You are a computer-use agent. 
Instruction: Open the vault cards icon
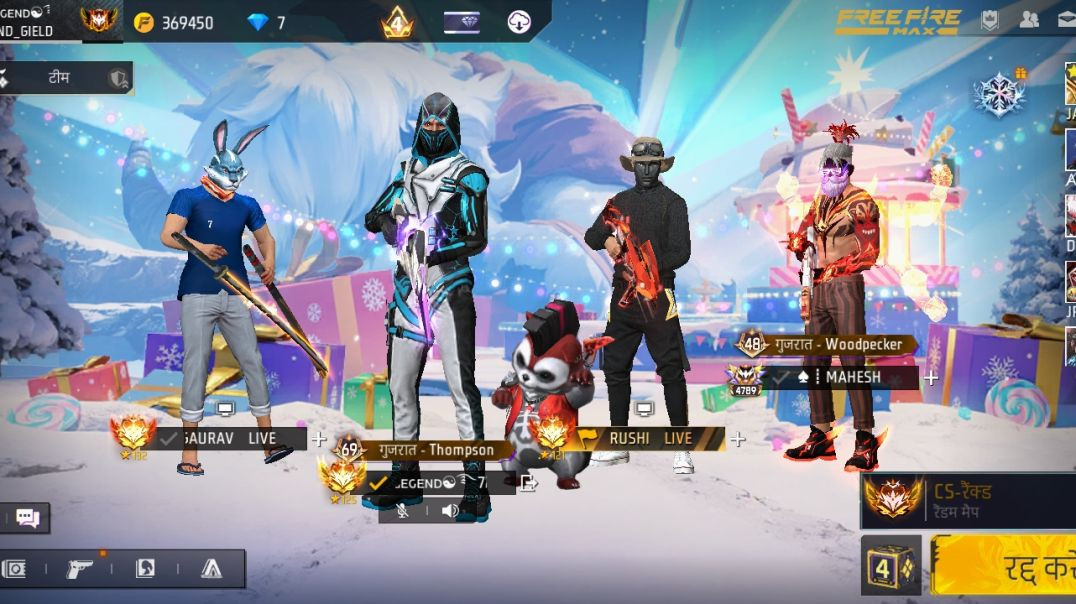(x=14, y=568)
